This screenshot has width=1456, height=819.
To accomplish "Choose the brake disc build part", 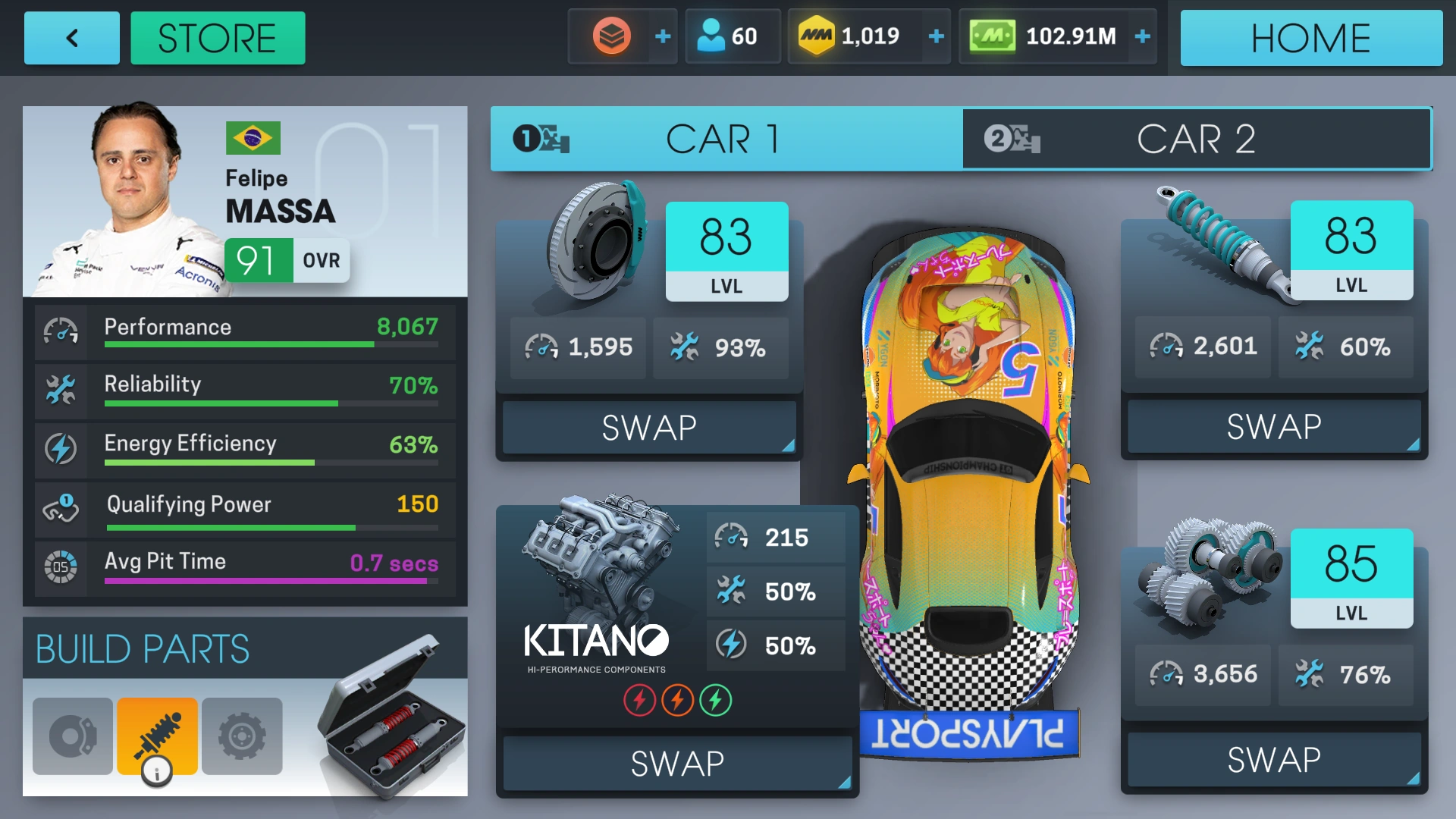I will tap(73, 736).
